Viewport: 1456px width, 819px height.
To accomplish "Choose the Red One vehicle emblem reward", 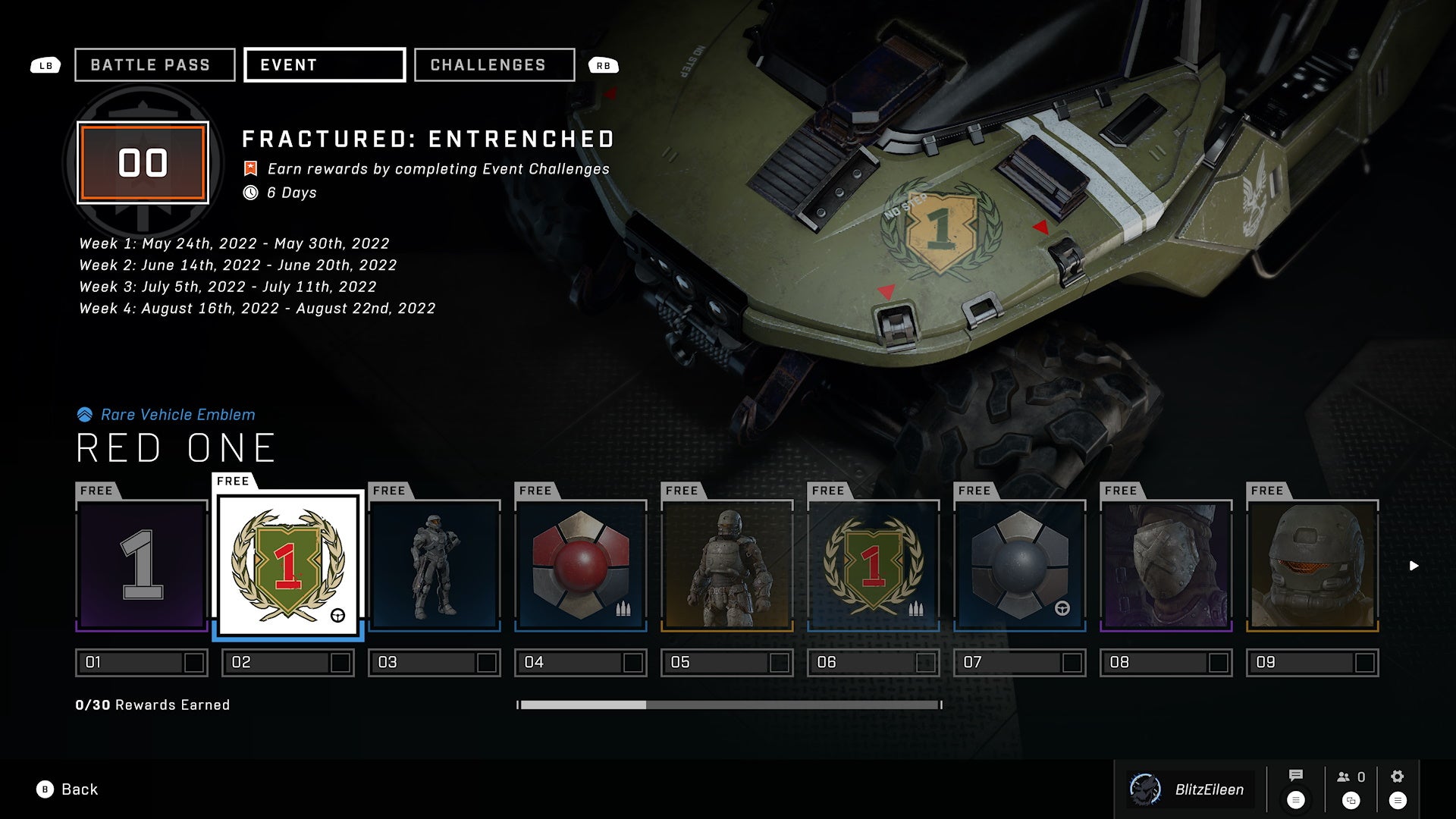I will (x=288, y=566).
